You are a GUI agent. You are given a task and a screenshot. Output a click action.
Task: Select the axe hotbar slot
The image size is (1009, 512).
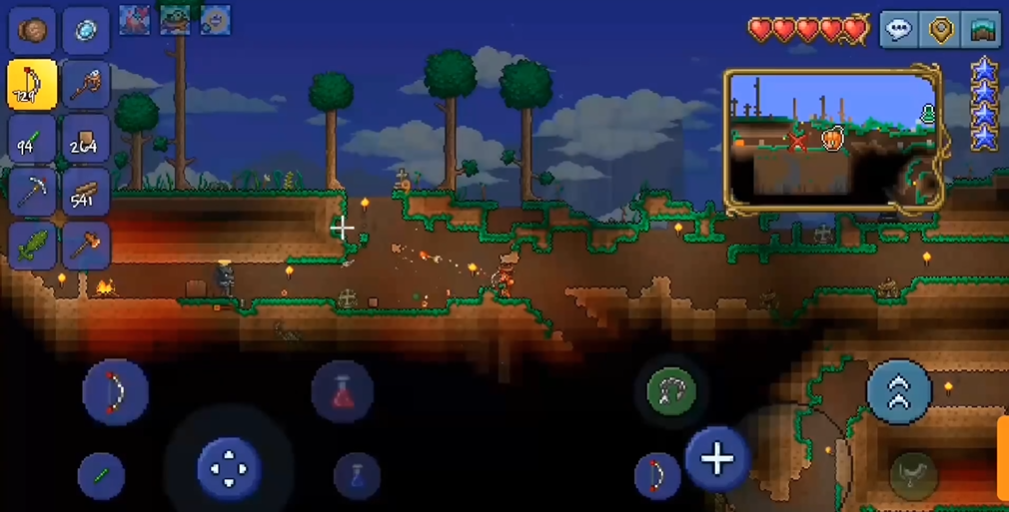pos(86,84)
